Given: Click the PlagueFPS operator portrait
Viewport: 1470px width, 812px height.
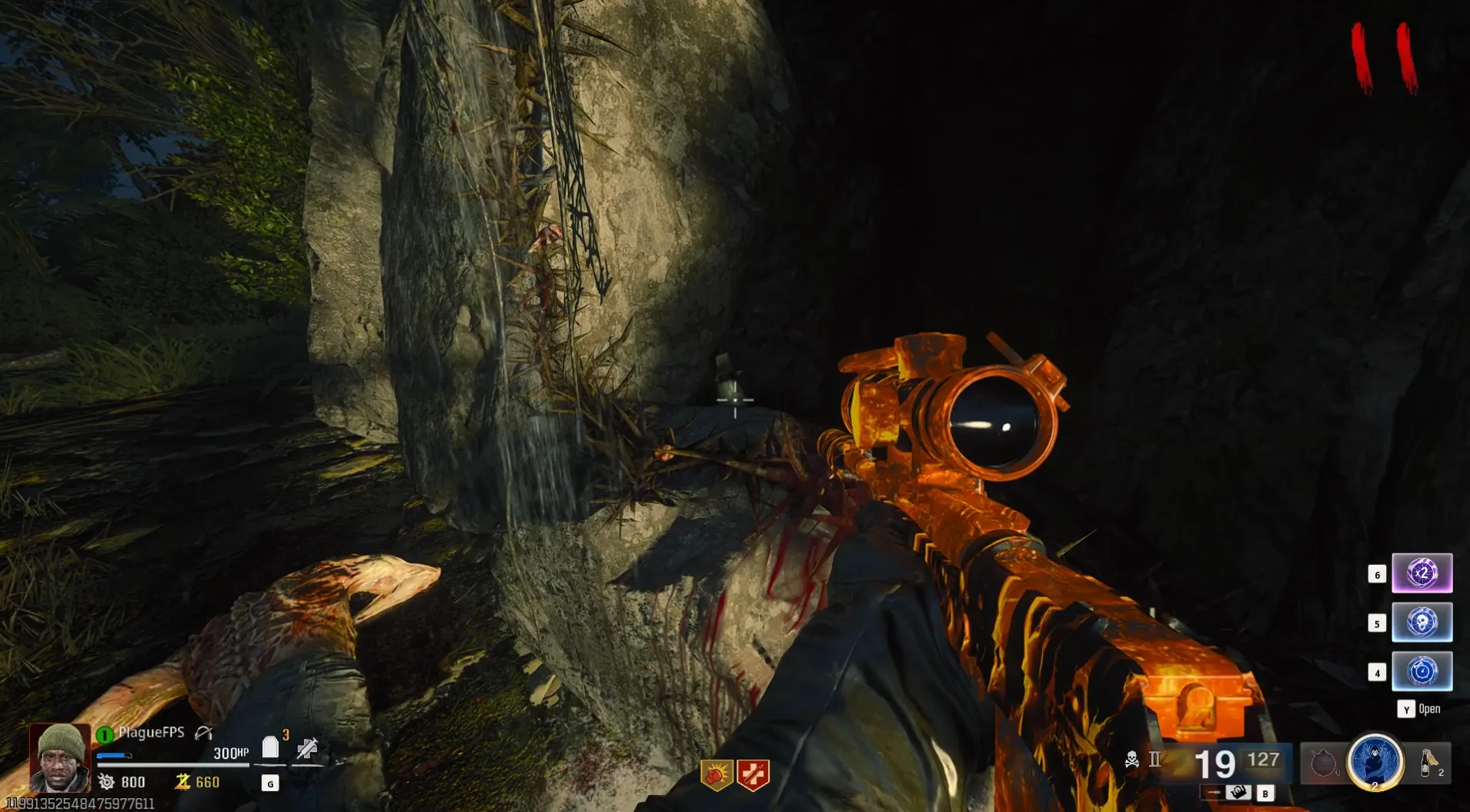Looking at the screenshot, I should click(x=60, y=757).
